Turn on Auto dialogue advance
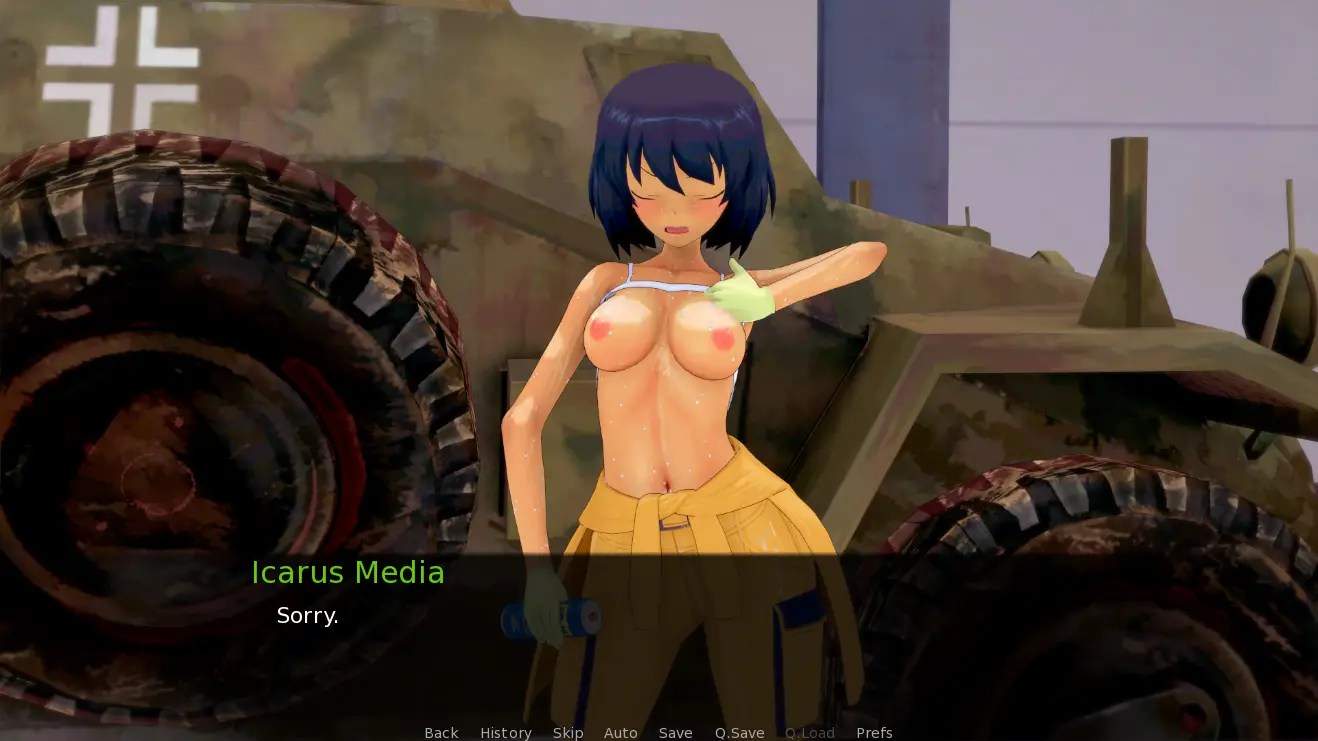Viewport: 1318px width, 741px height. tap(621, 732)
